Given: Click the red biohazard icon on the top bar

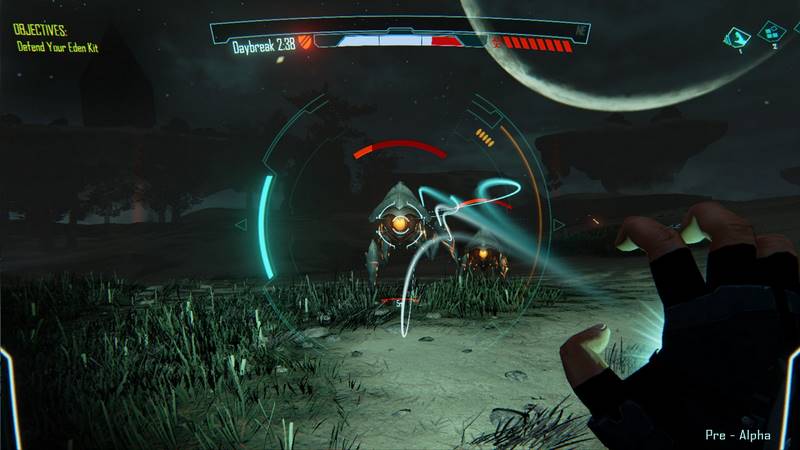Looking at the screenshot, I should [x=495, y=42].
